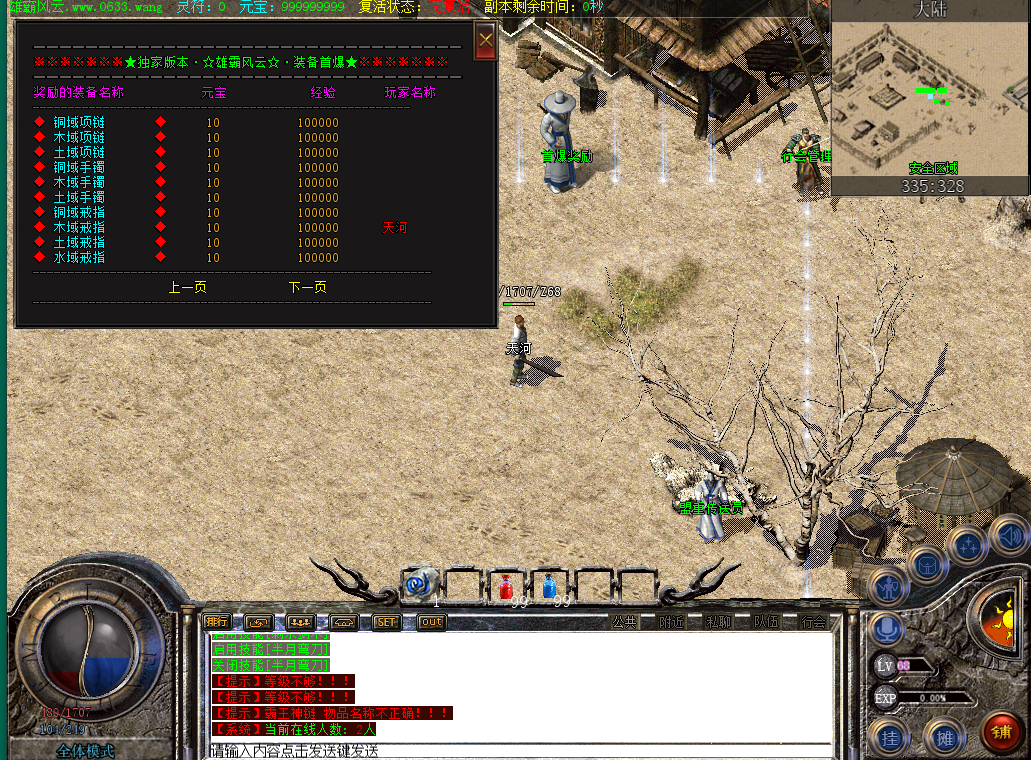
Task: Open the character equipment figure icon
Action: 888,587
